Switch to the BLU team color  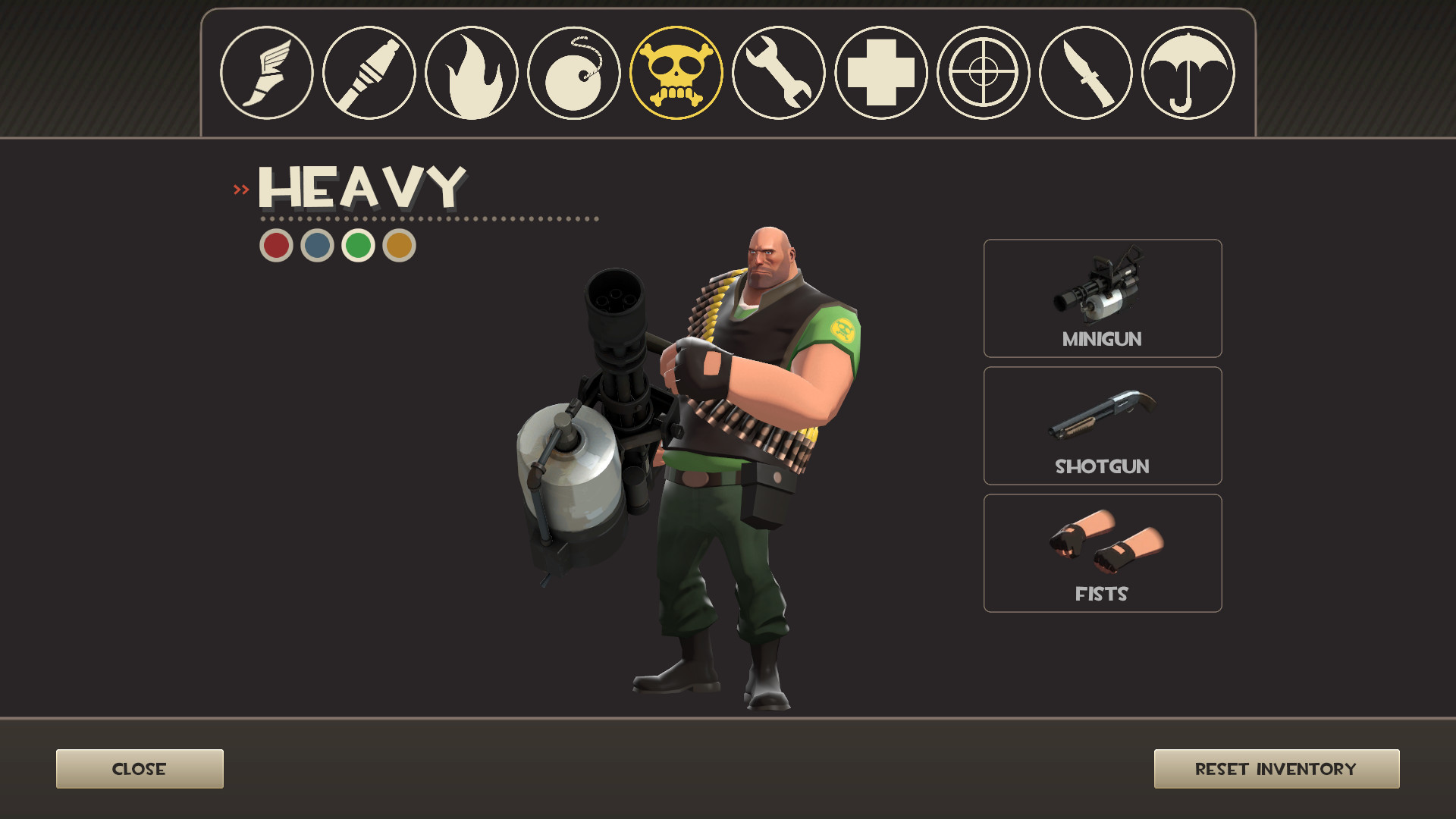(317, 243)
